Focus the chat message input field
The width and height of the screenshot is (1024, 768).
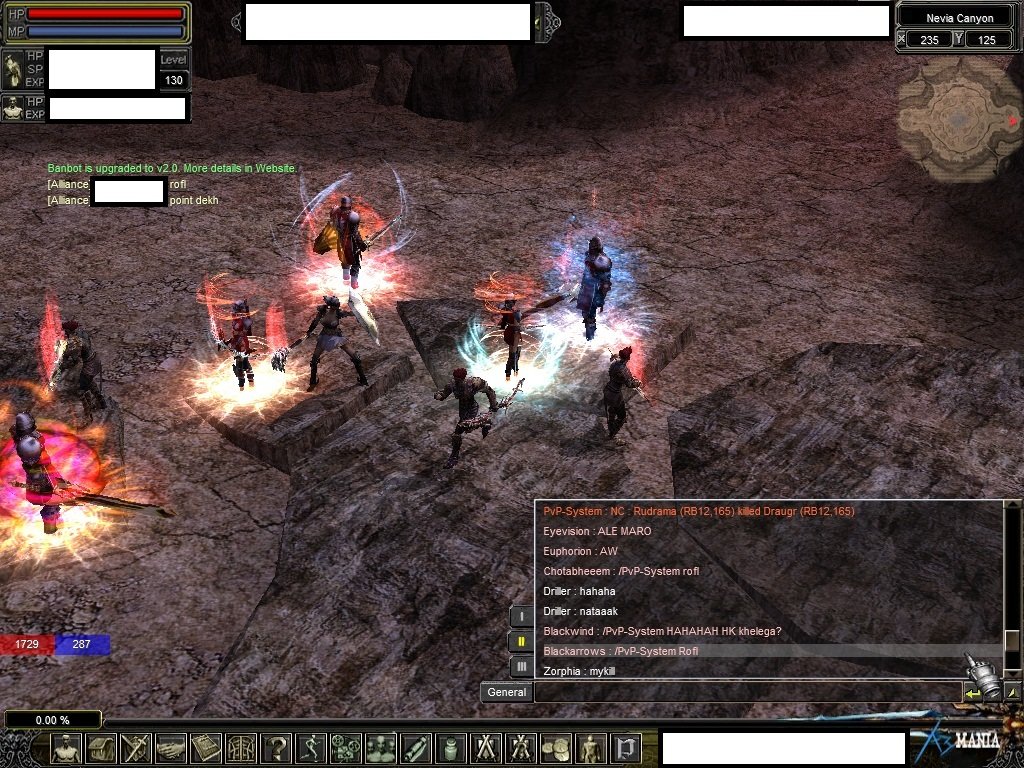pyautogui.click(x=747, y=692)
